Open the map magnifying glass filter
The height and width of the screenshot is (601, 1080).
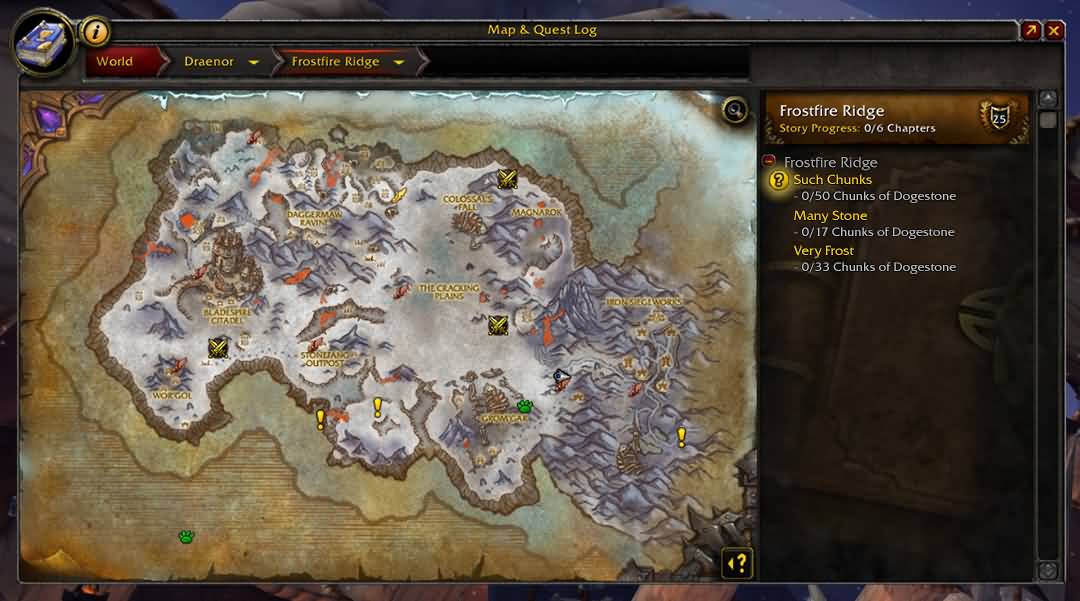click(x=735, y=109)
